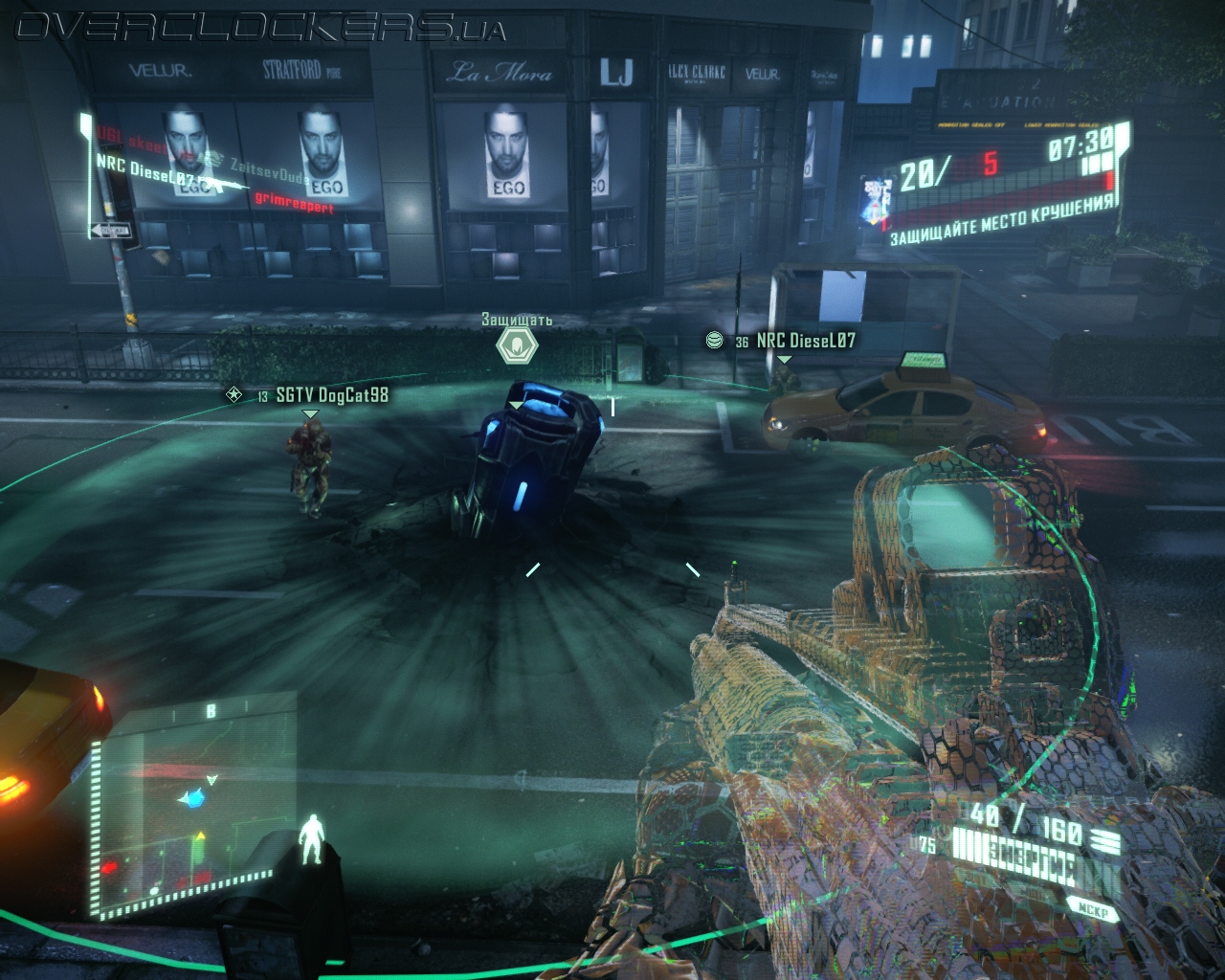
Task: Click the glowing nanosuit figure icon
Action: tap(312, 842)
